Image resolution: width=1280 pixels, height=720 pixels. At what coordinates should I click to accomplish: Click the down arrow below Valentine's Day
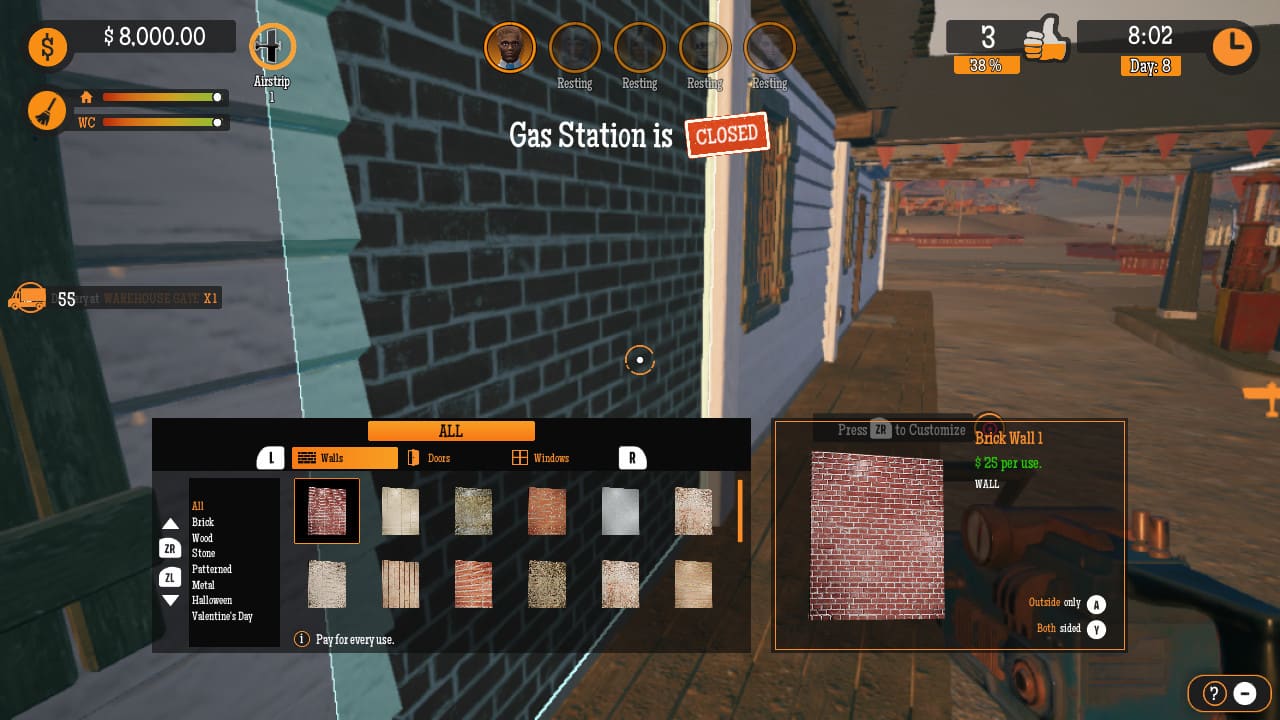172,599
